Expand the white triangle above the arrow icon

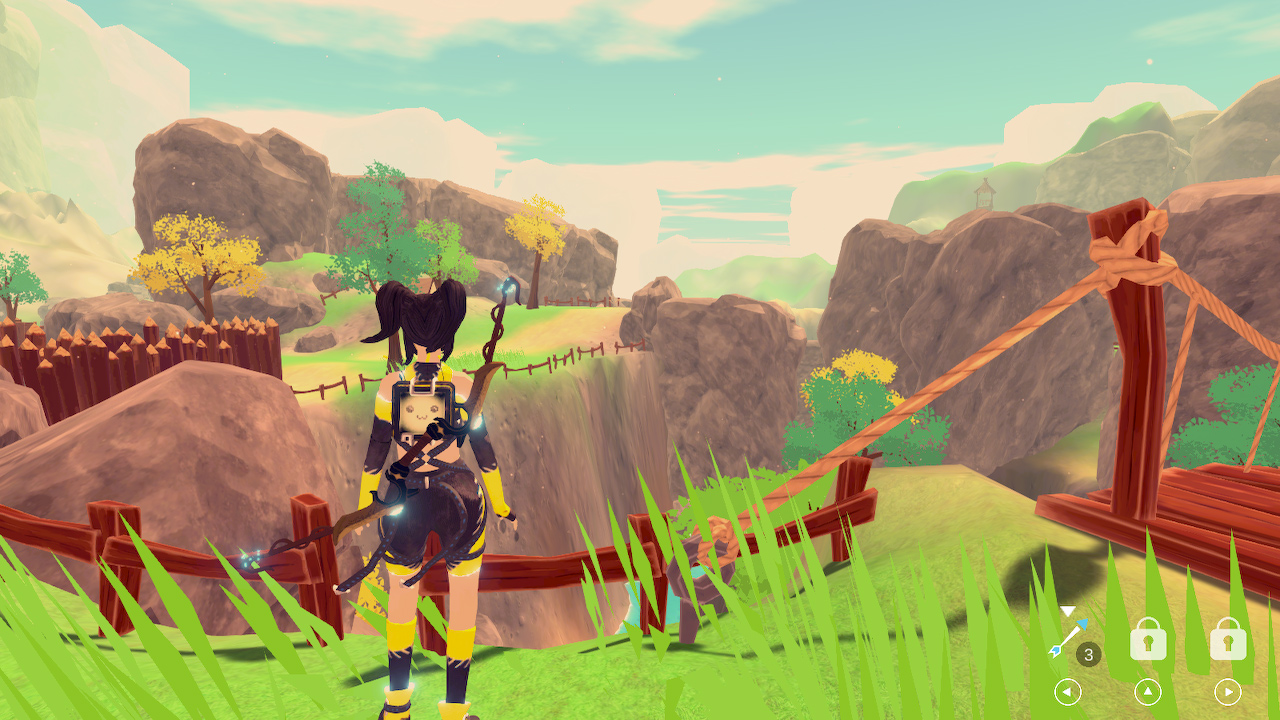coord(1067,609)
